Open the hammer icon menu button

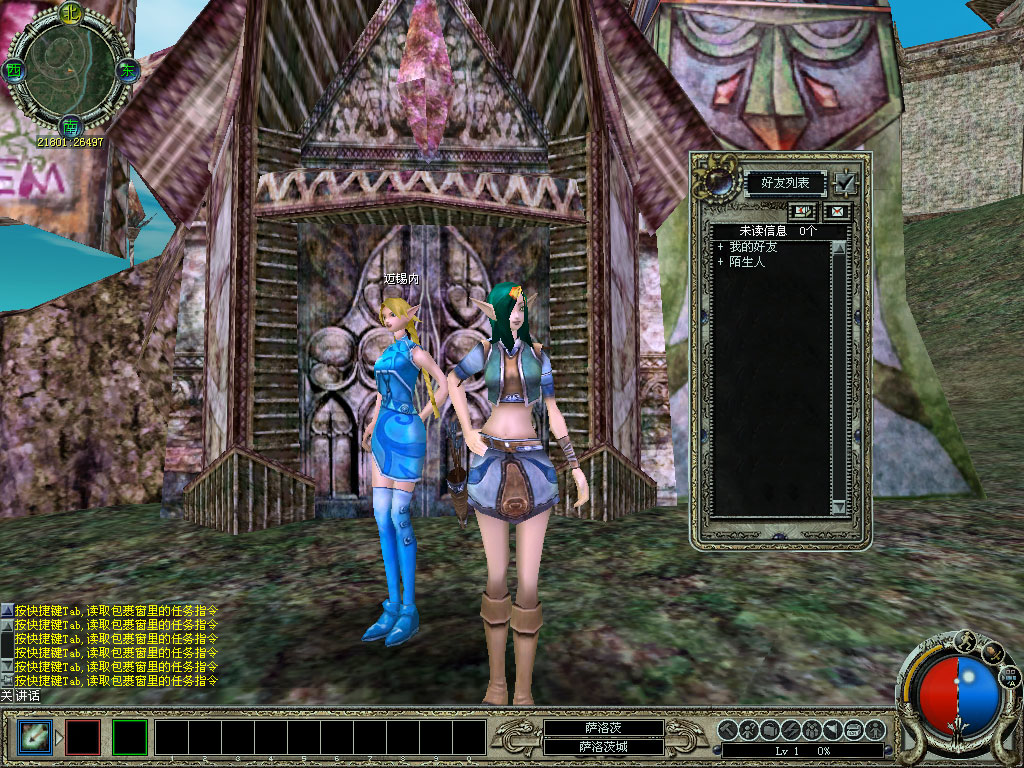pyautogui.click(x=727, y=729)
